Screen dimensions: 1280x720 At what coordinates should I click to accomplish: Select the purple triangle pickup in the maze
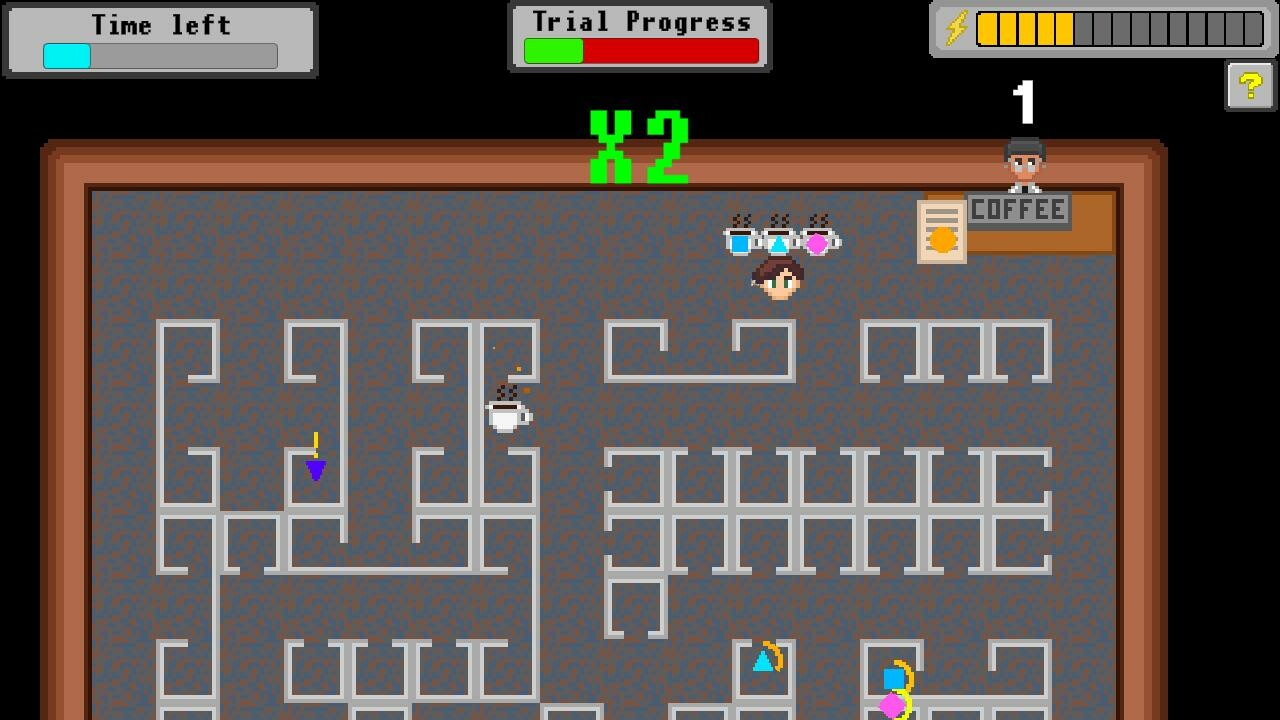(315, 468)
